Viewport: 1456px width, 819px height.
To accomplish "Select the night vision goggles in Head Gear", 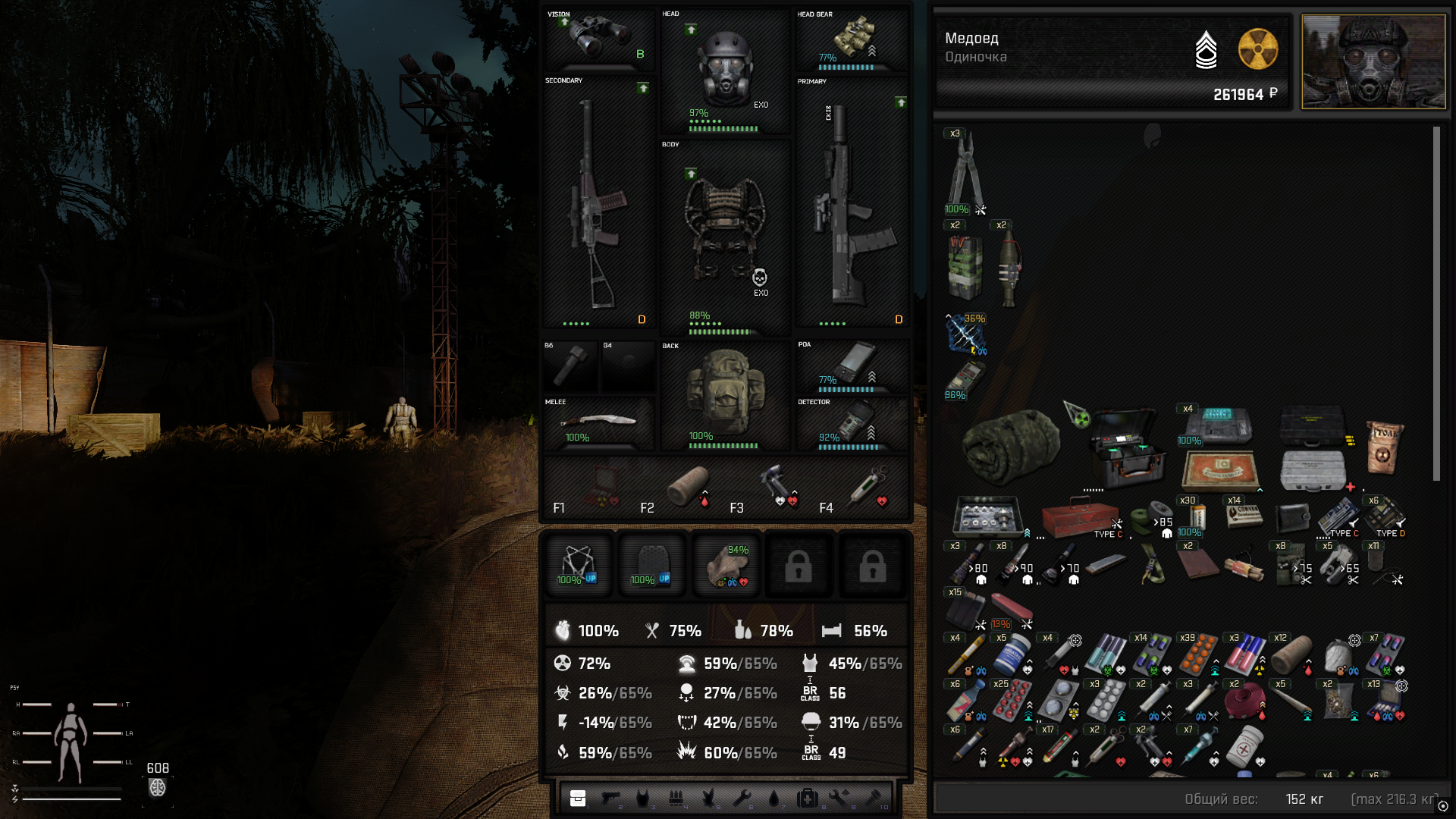I will click(852, 38).
